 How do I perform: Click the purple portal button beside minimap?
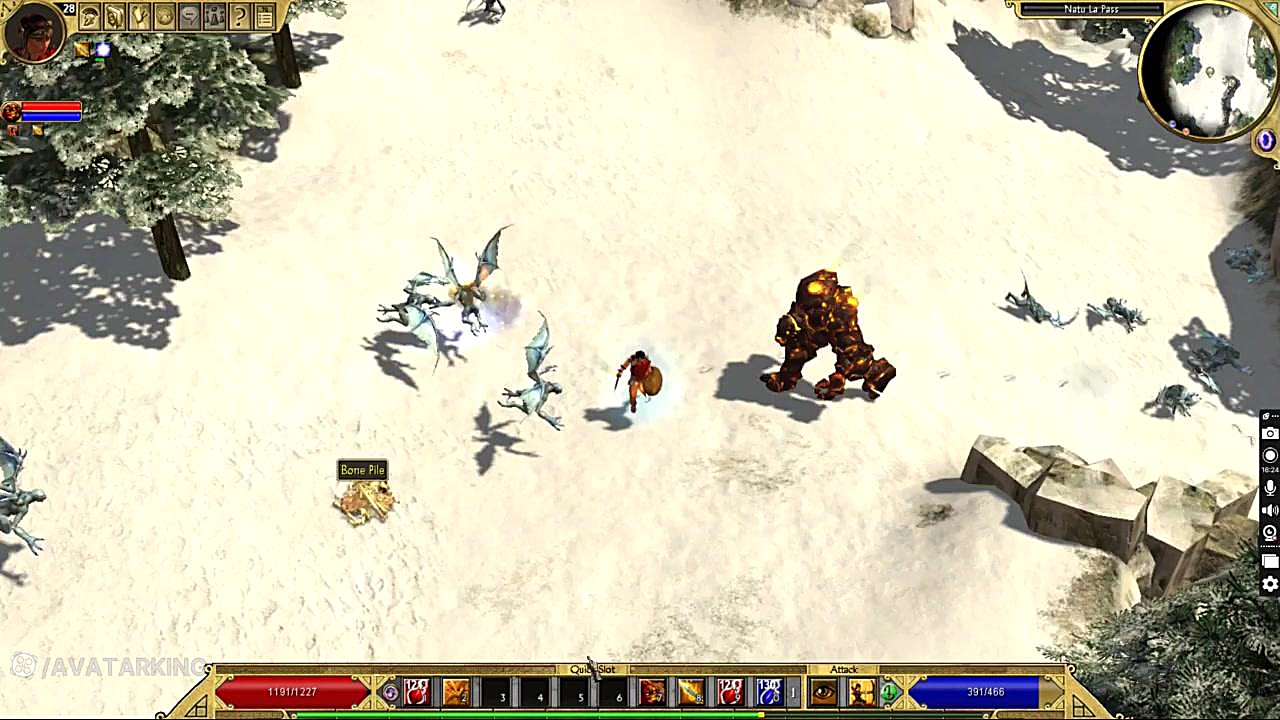point(1266,141)
